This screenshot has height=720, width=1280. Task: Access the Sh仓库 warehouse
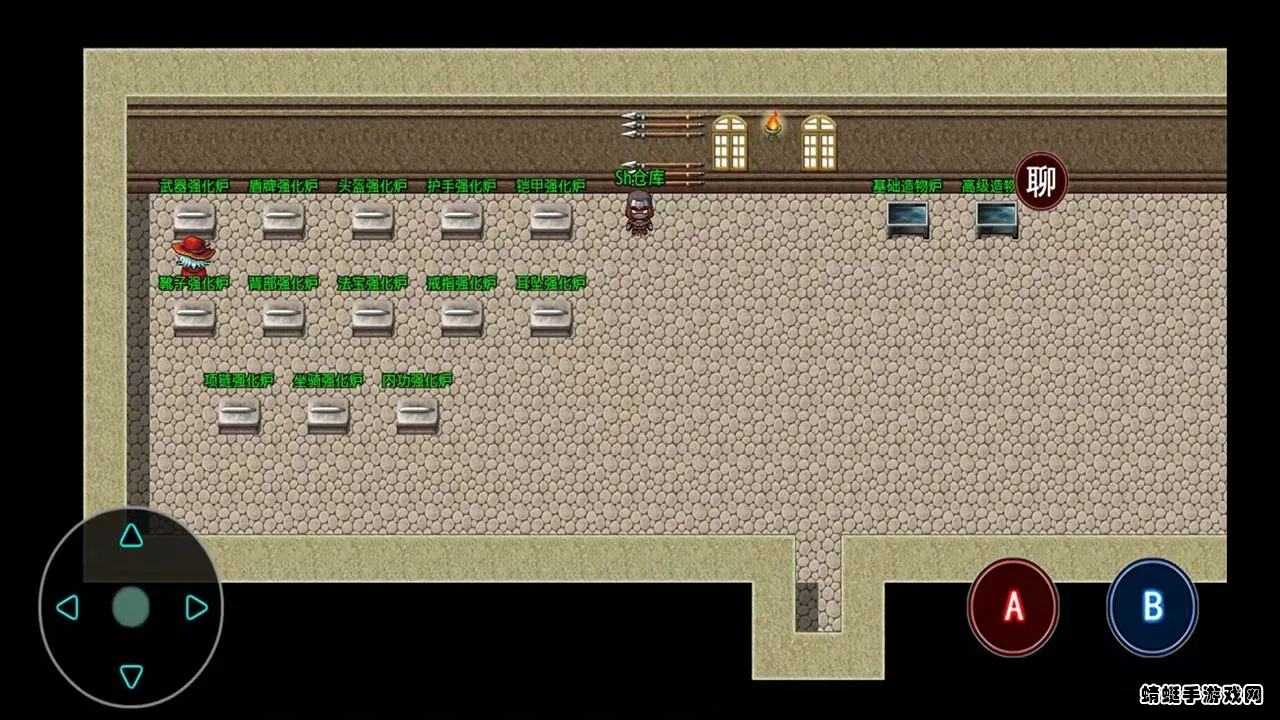click(638, 214)
